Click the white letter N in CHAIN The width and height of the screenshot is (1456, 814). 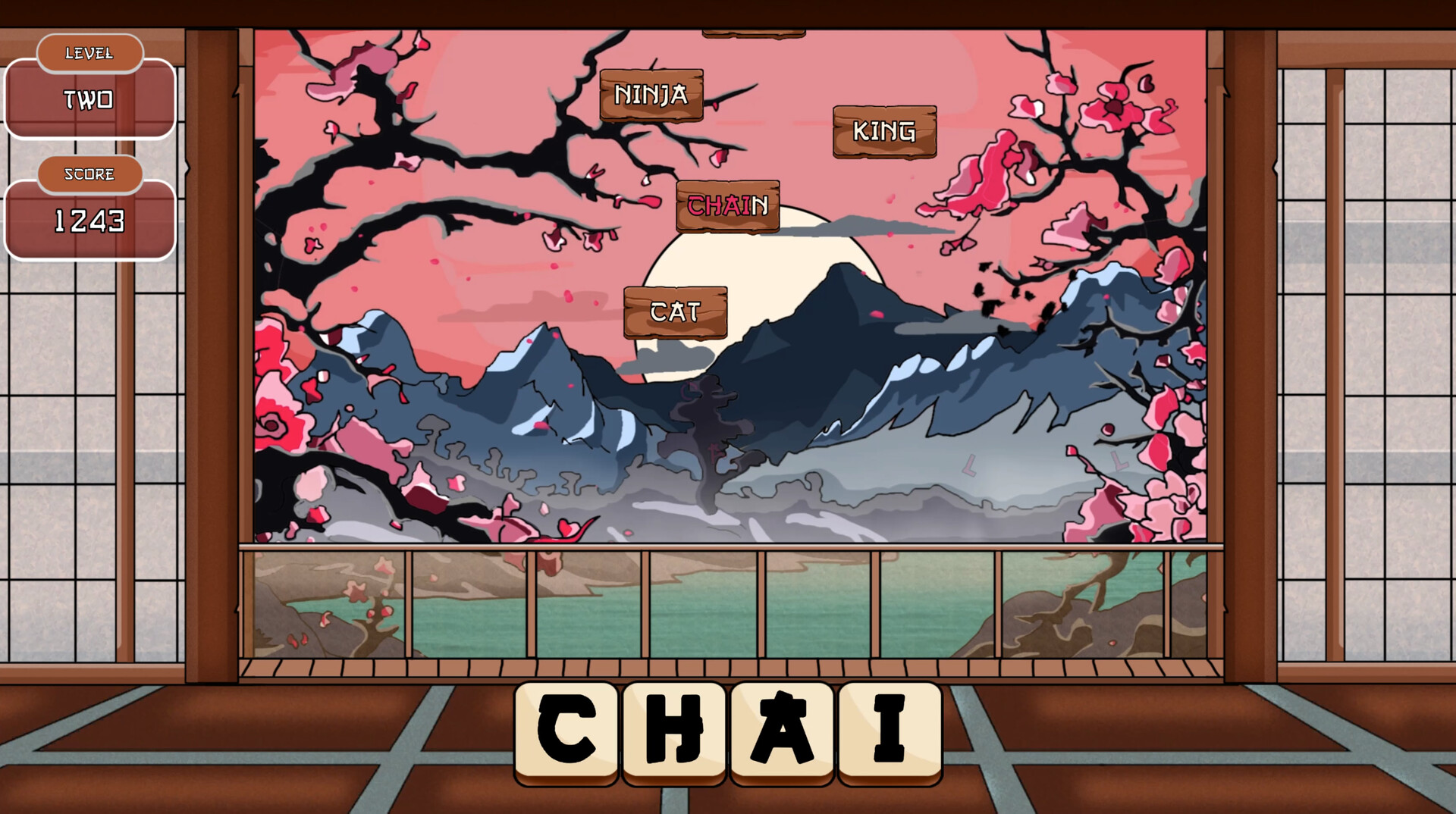762,205
